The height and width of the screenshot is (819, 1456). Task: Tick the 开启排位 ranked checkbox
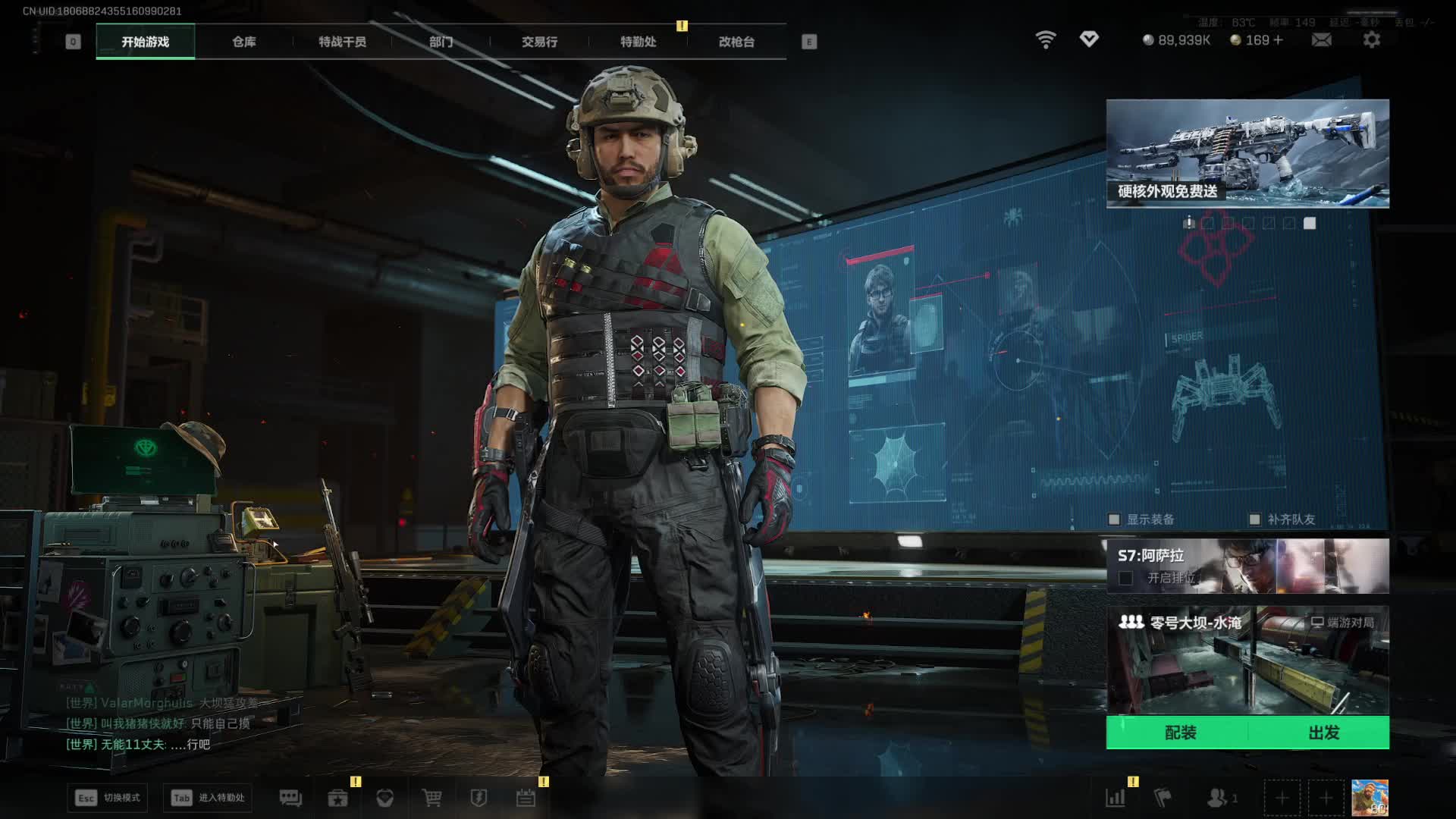(1126, 579)
